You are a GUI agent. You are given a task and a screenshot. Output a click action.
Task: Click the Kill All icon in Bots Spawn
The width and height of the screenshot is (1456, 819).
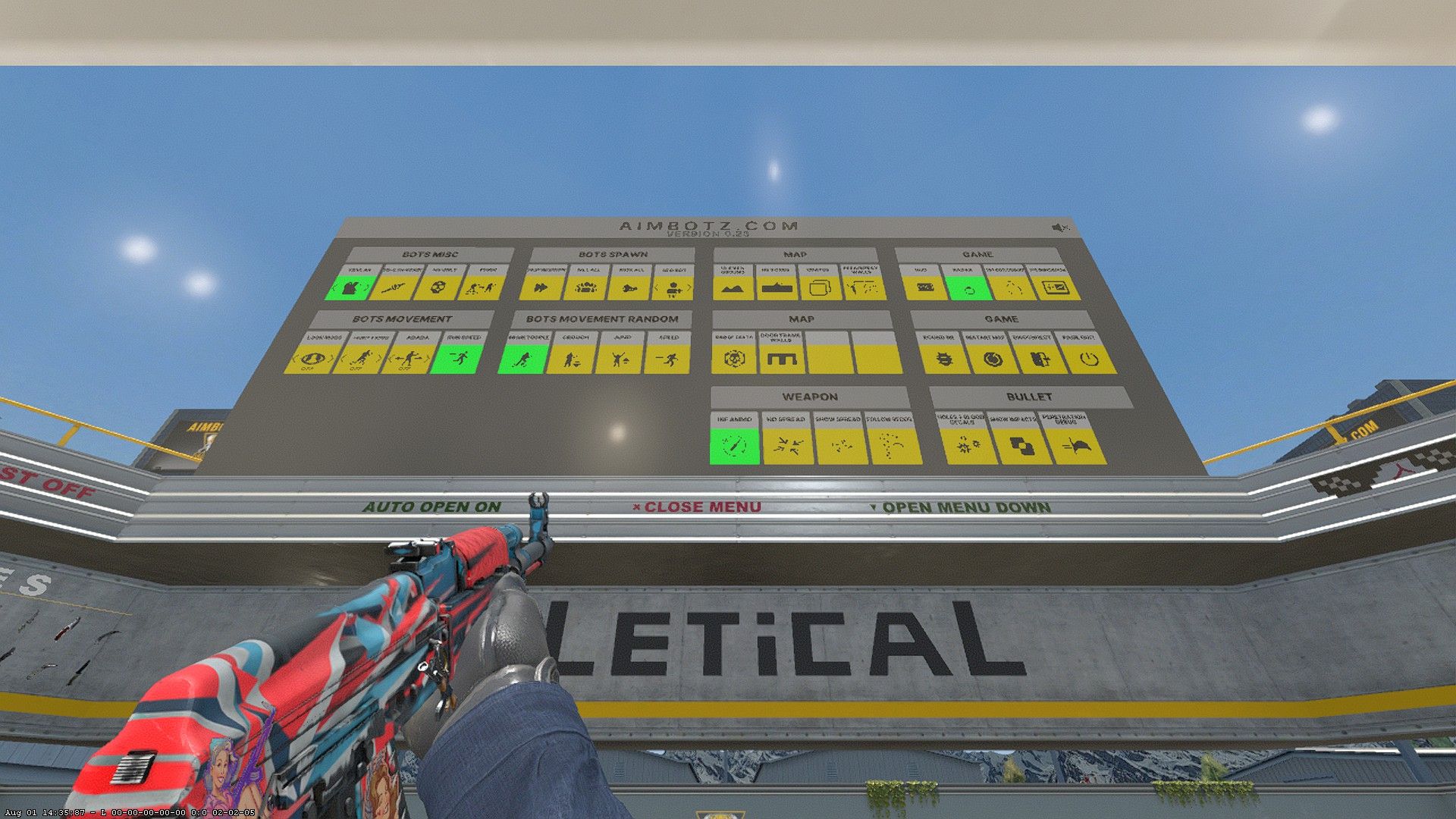click(585, 288)
